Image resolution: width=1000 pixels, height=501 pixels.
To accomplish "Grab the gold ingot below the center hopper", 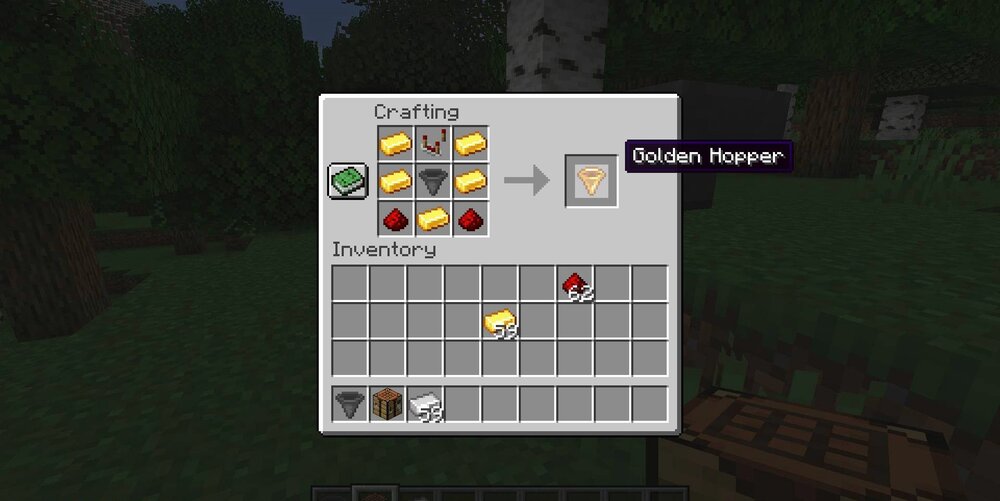I will point(433,218).
